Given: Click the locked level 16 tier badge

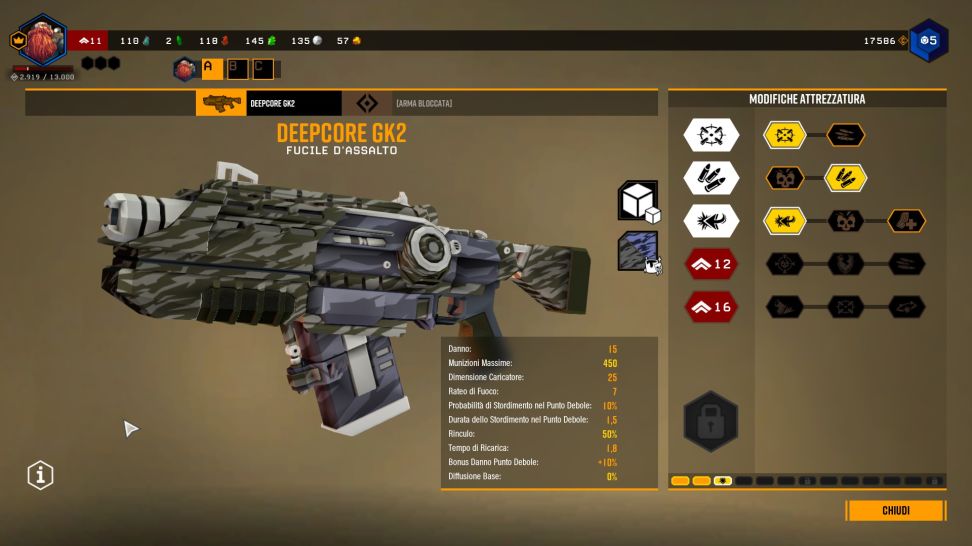Looking at the screenshot, I should click(711, 307).
